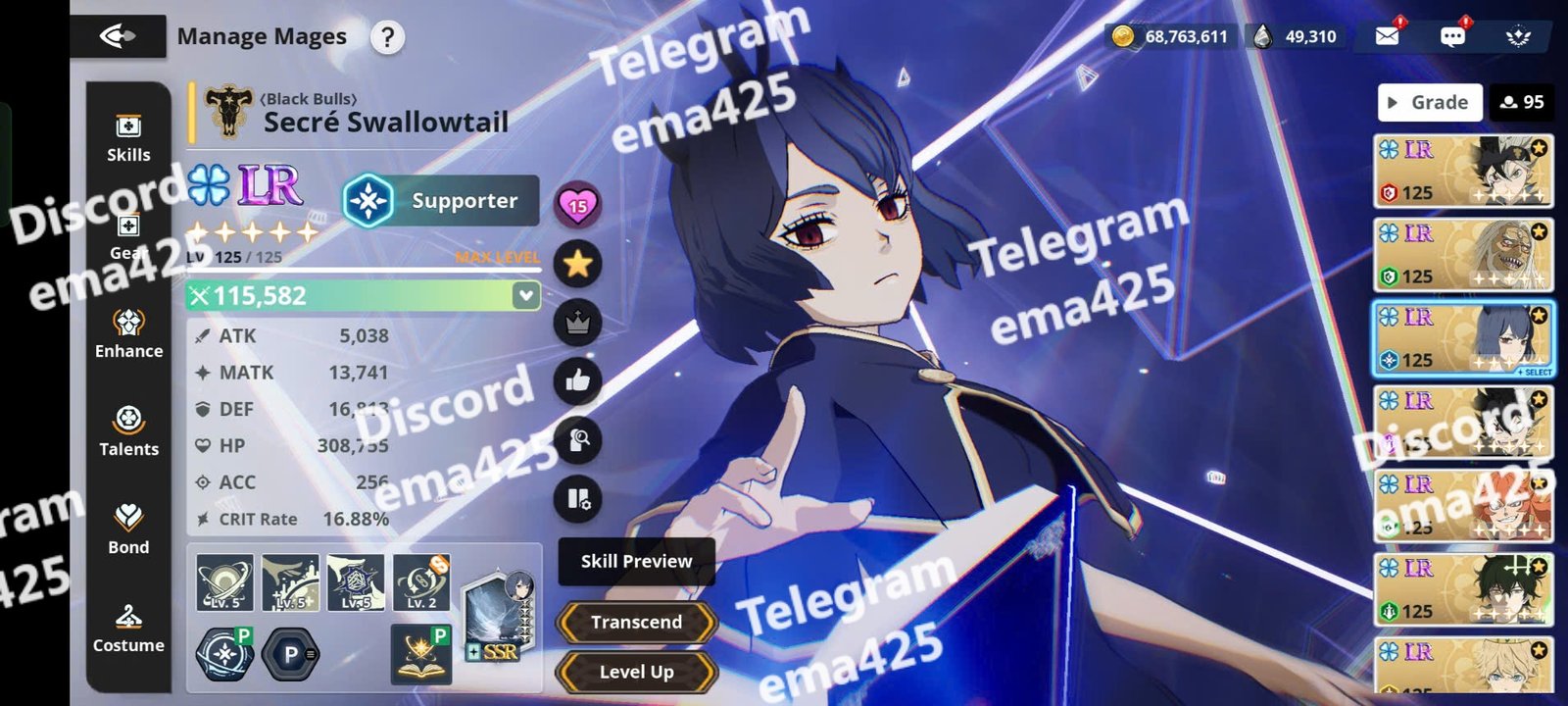1568x706 pixels.
Task: Click the thumbs-up recommendation icon
Action: pyautogui.click(x=577, y=380)
